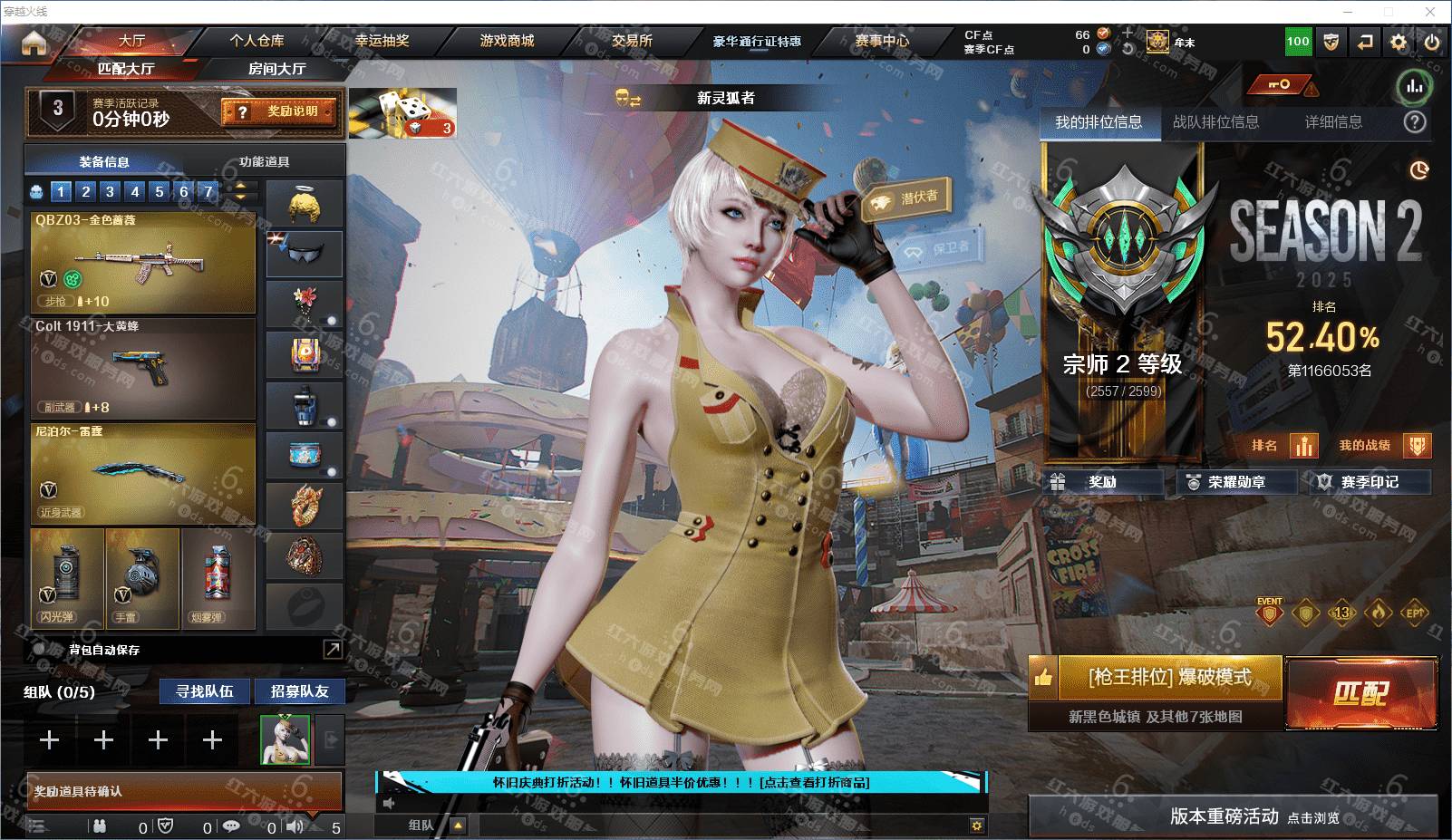Screen dimensions: 1452x840
Task: Open the 功能道具 tab
Action: (265, 161)
